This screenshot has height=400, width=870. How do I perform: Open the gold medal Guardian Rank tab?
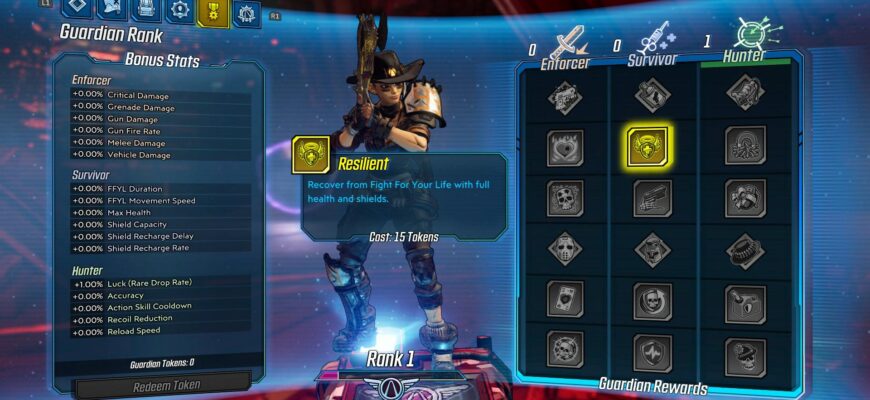click(x=212, y=12)
